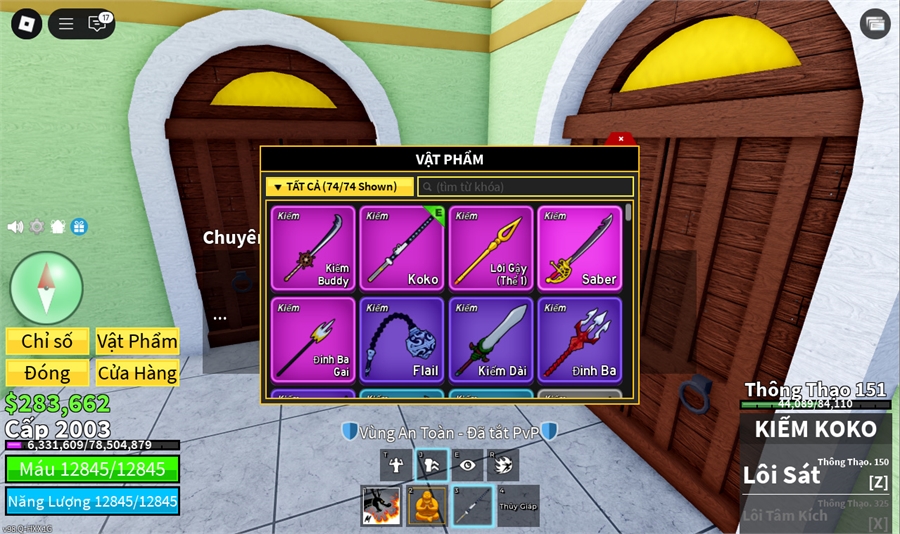Screen dimensions: 900x534
Task: Select the Kiếm Buddy sword
Action: pos(313,248)
